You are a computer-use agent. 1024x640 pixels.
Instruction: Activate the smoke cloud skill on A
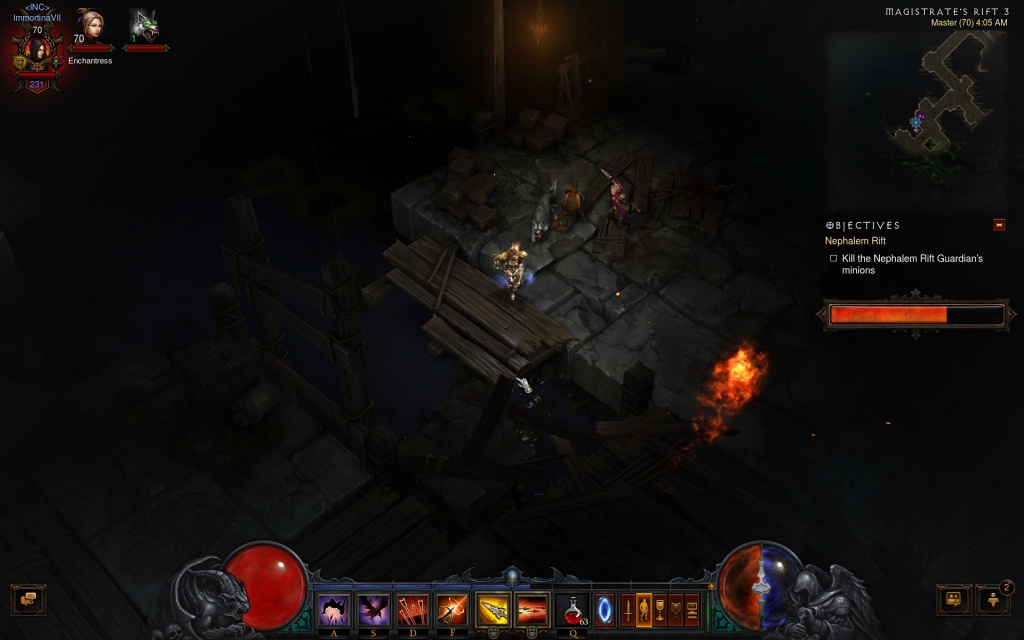coord(332,609)
